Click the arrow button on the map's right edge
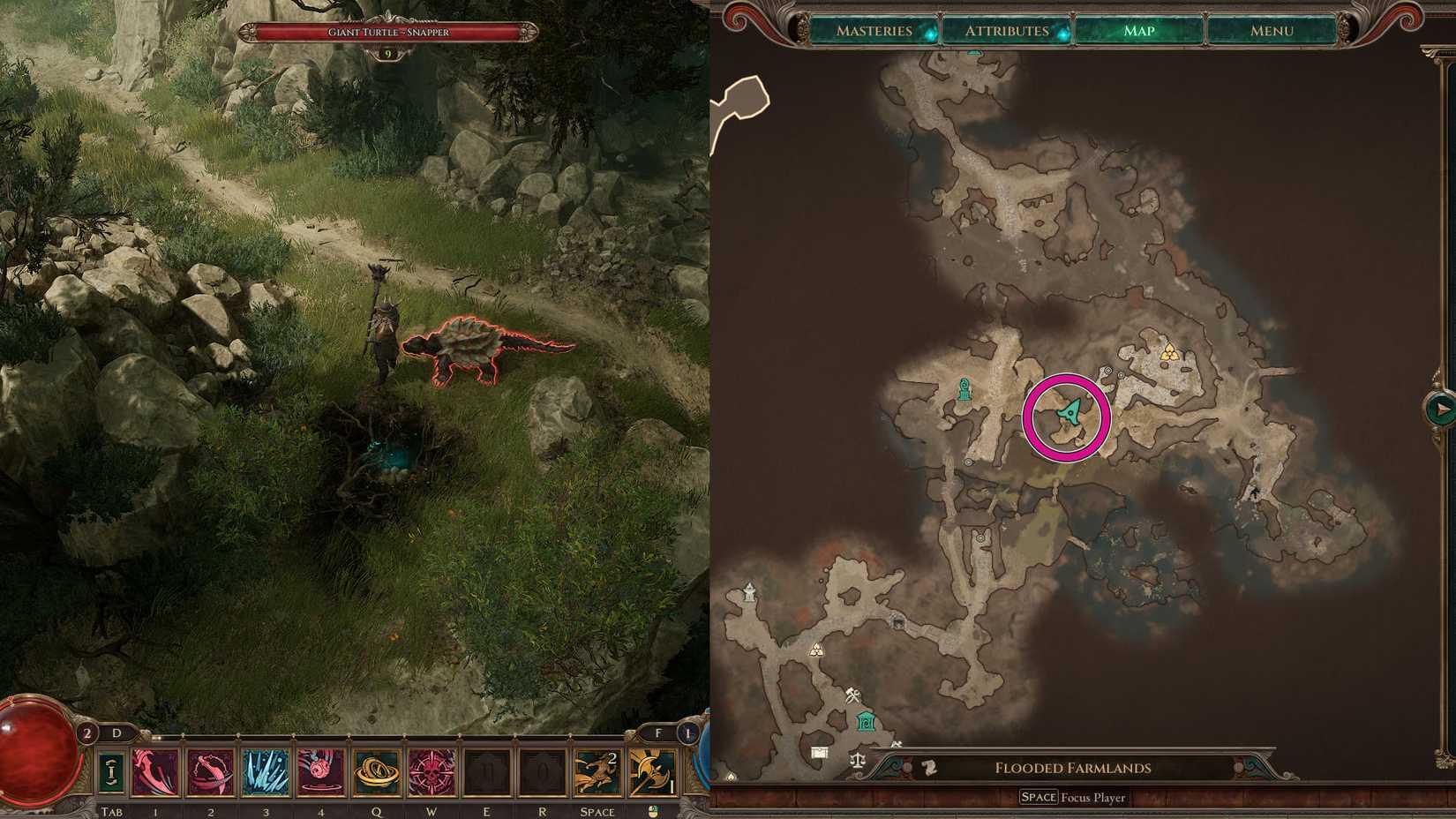This screenshot has width=1456, height=819. [1441, 409]
